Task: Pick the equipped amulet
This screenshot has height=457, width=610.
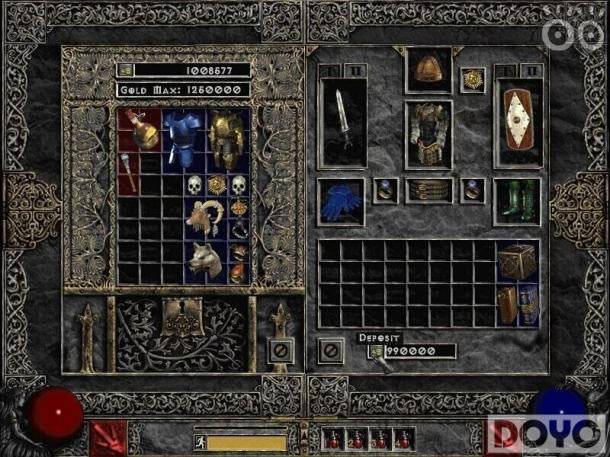Action: point(471,79)
